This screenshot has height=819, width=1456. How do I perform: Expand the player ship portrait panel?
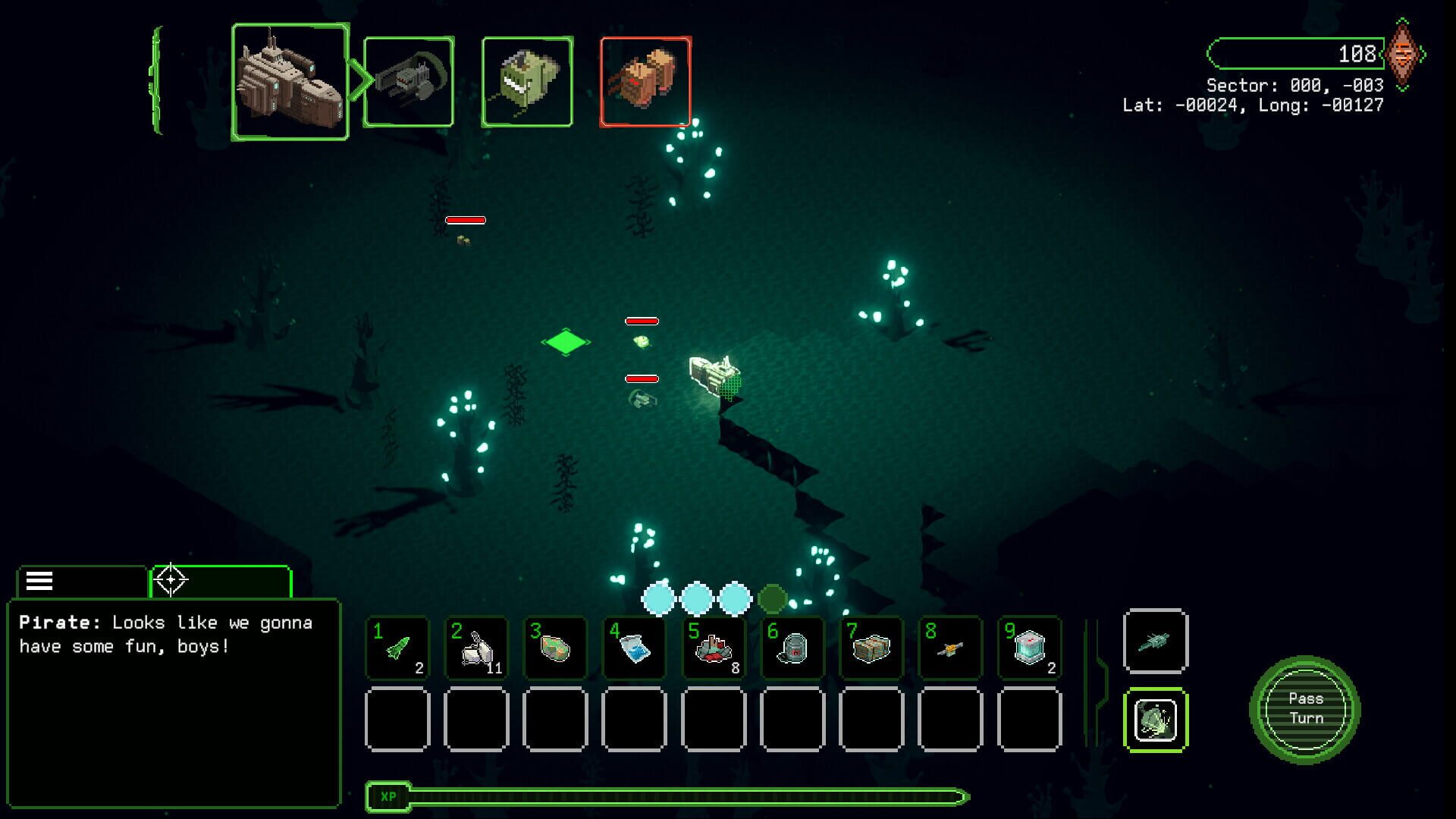coord(290,77)
